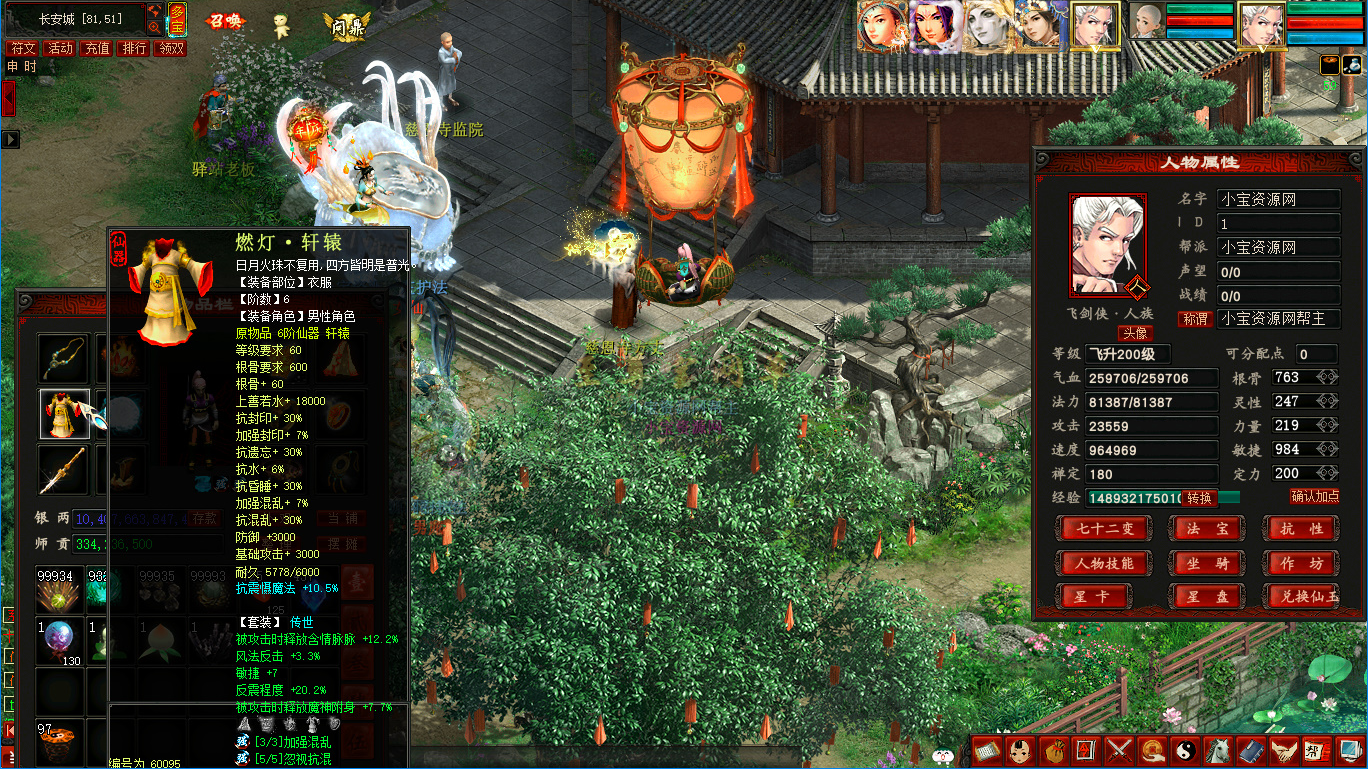The image size is (1368, 769).
Task: Open the 坐骑 mount panel
Action: click(1208, 563)
